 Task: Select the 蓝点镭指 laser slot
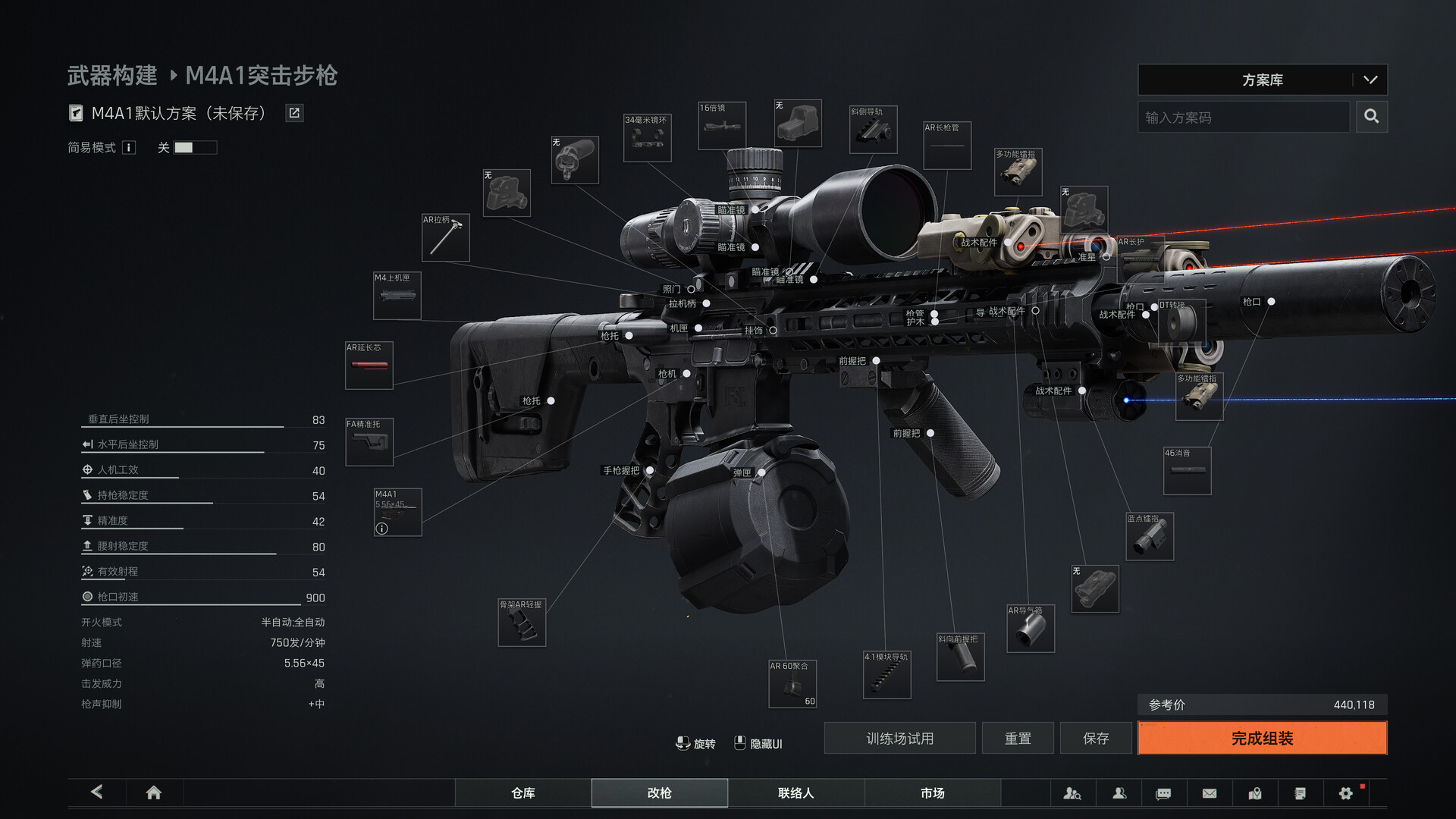tap(1150, 537)
